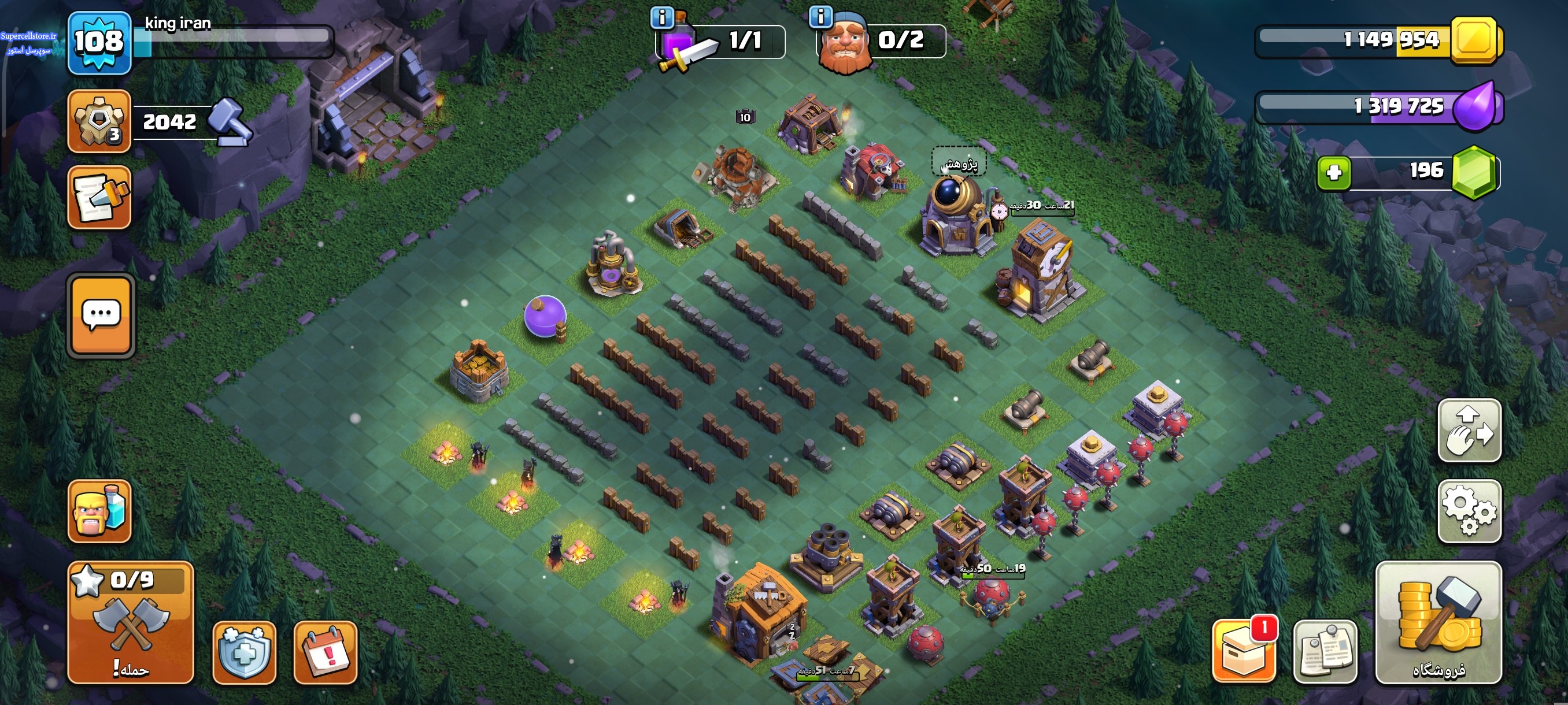Open the clipboard notes button
Viewport: 1568px width, 705px height.
[x=1325, y=652]
